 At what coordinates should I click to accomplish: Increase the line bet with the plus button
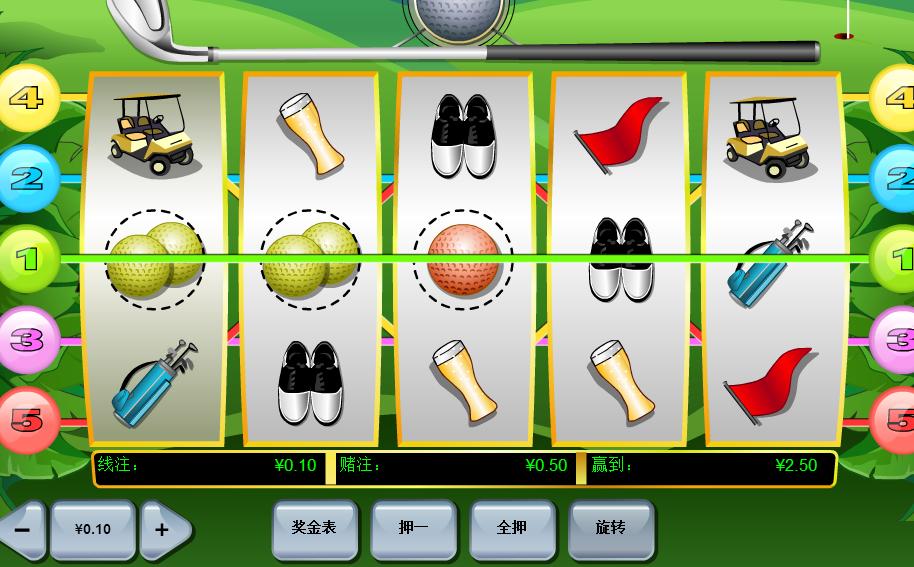(162, 529)
